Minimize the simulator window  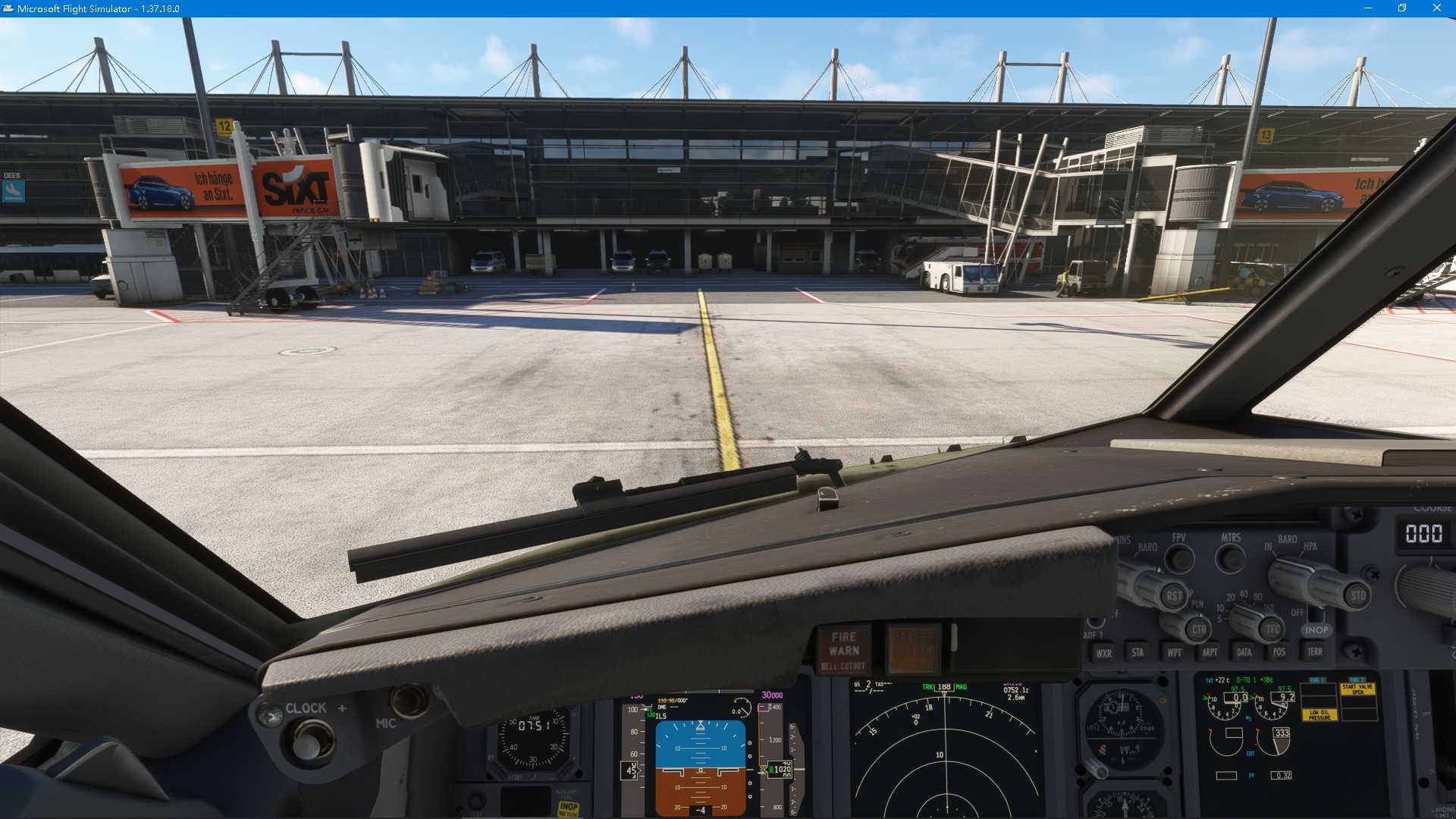tap(1367, 8)
